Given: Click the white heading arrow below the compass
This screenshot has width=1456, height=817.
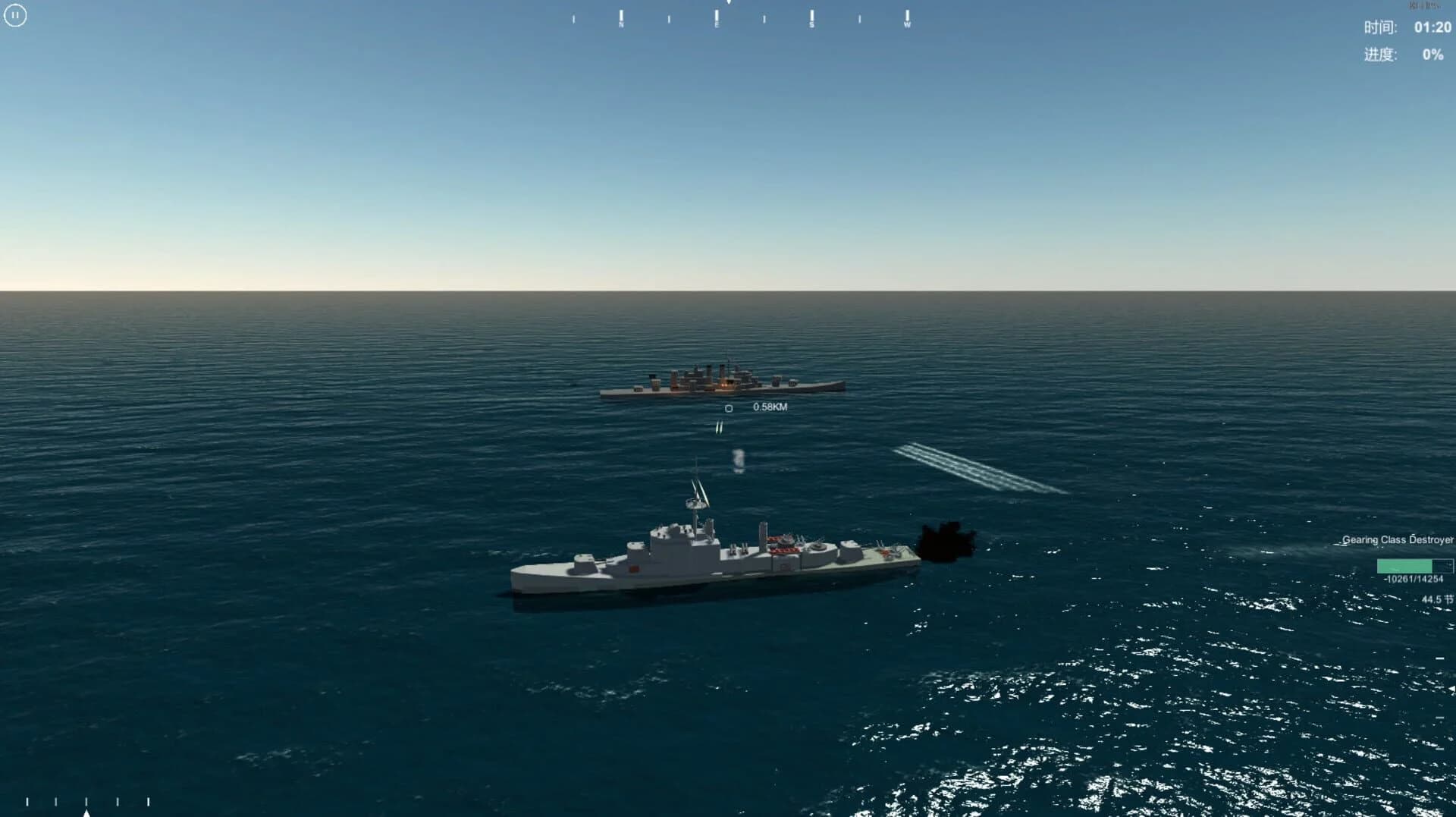Looking at the screenshot, I should [728, 4].
